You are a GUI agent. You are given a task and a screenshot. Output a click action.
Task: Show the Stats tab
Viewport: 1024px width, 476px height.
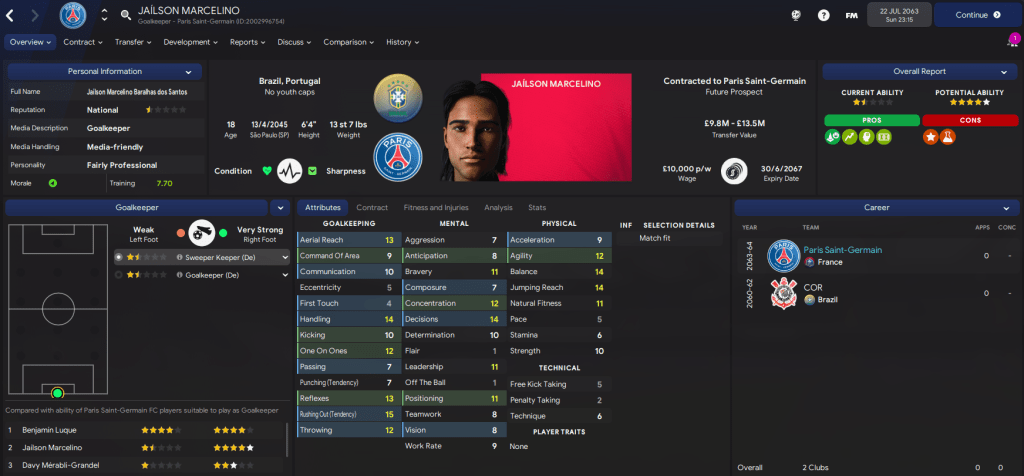537,207
